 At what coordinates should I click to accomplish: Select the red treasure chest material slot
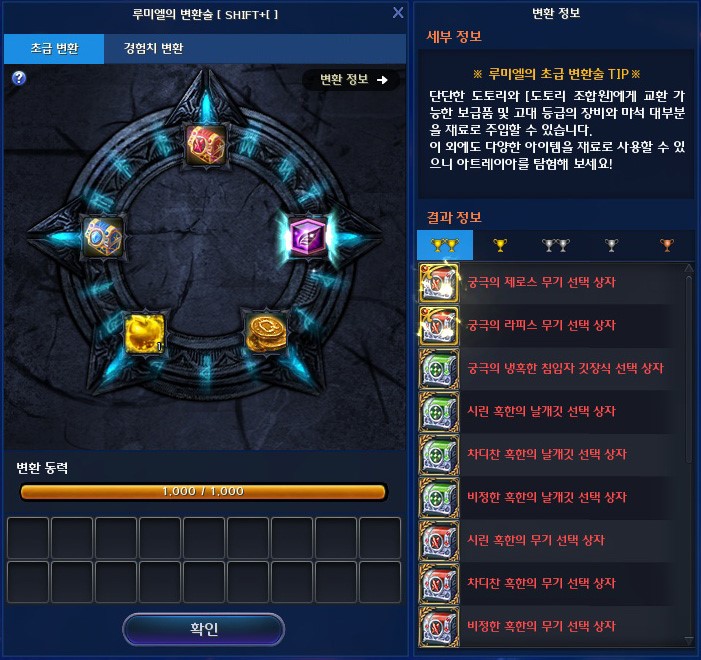[207, 144]
